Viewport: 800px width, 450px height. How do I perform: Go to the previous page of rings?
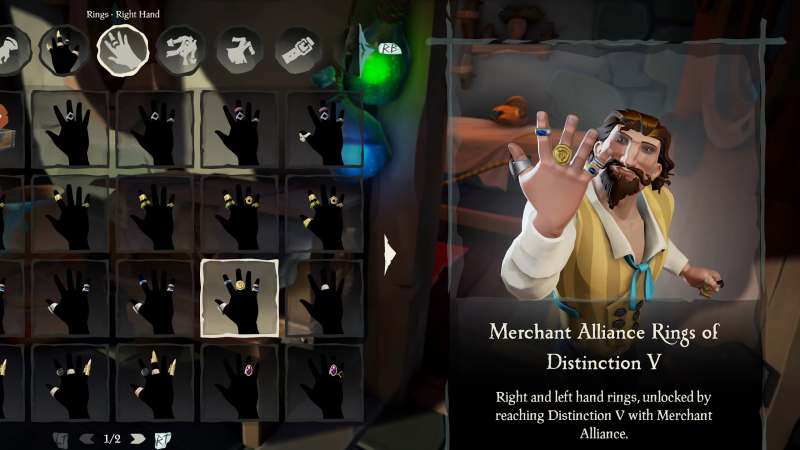[x=87, y=438]
